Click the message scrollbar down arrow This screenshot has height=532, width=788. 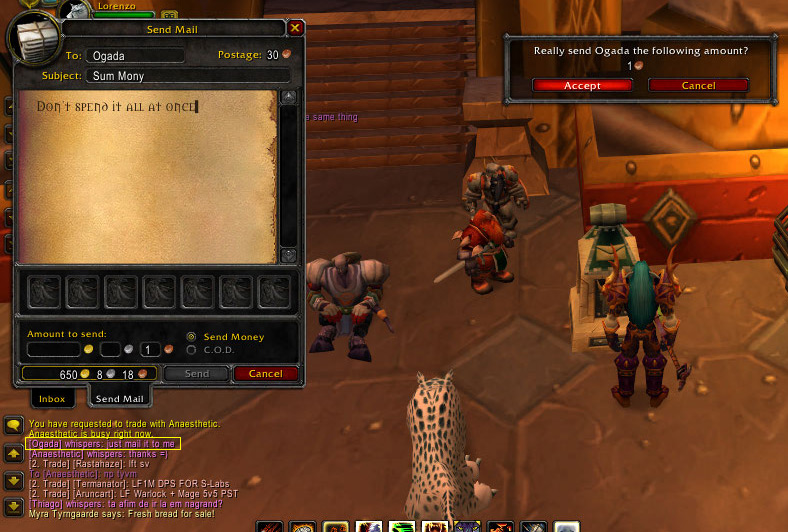(289, 255)
